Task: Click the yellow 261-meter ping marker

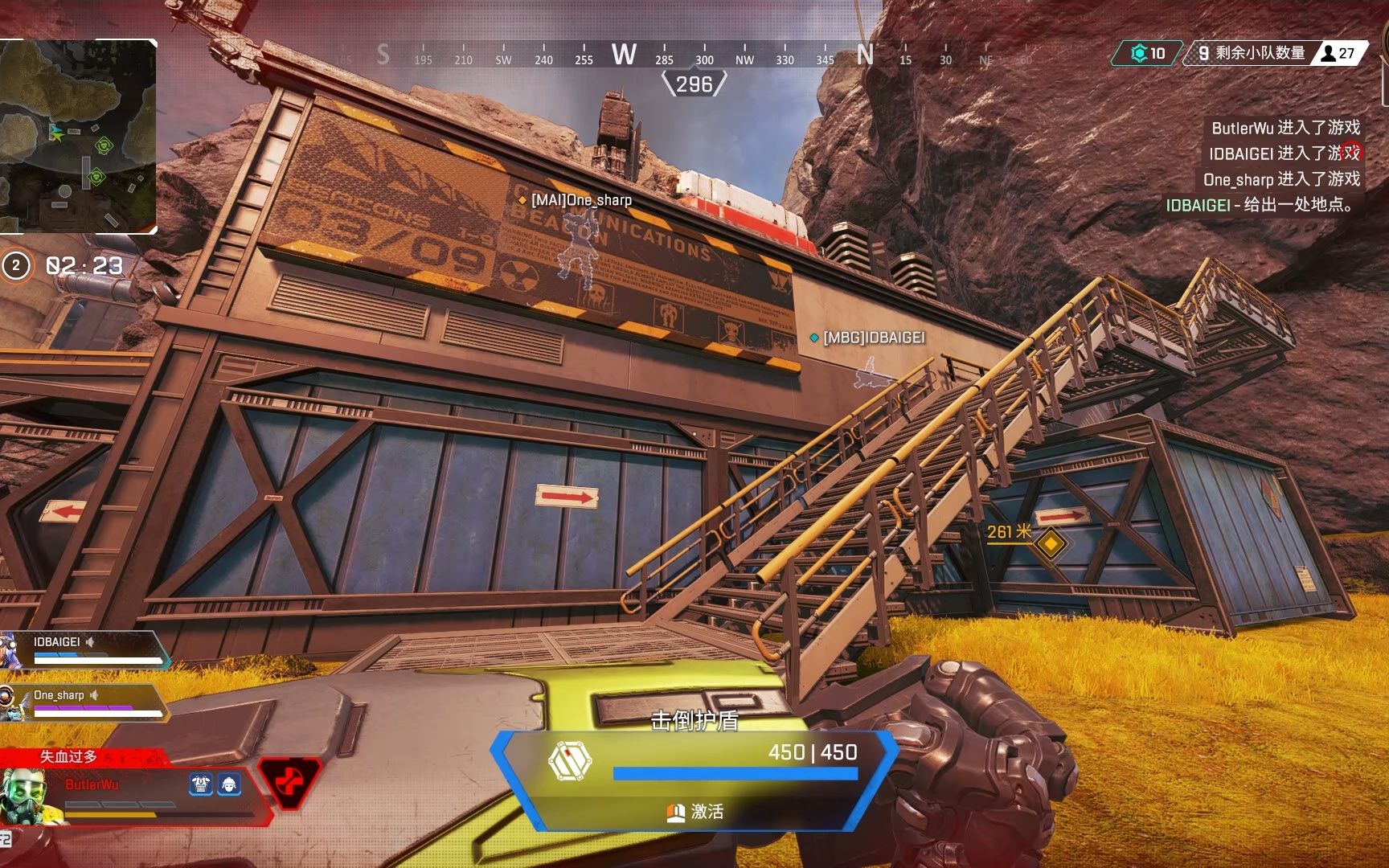Action: (x=1050, y=543)
